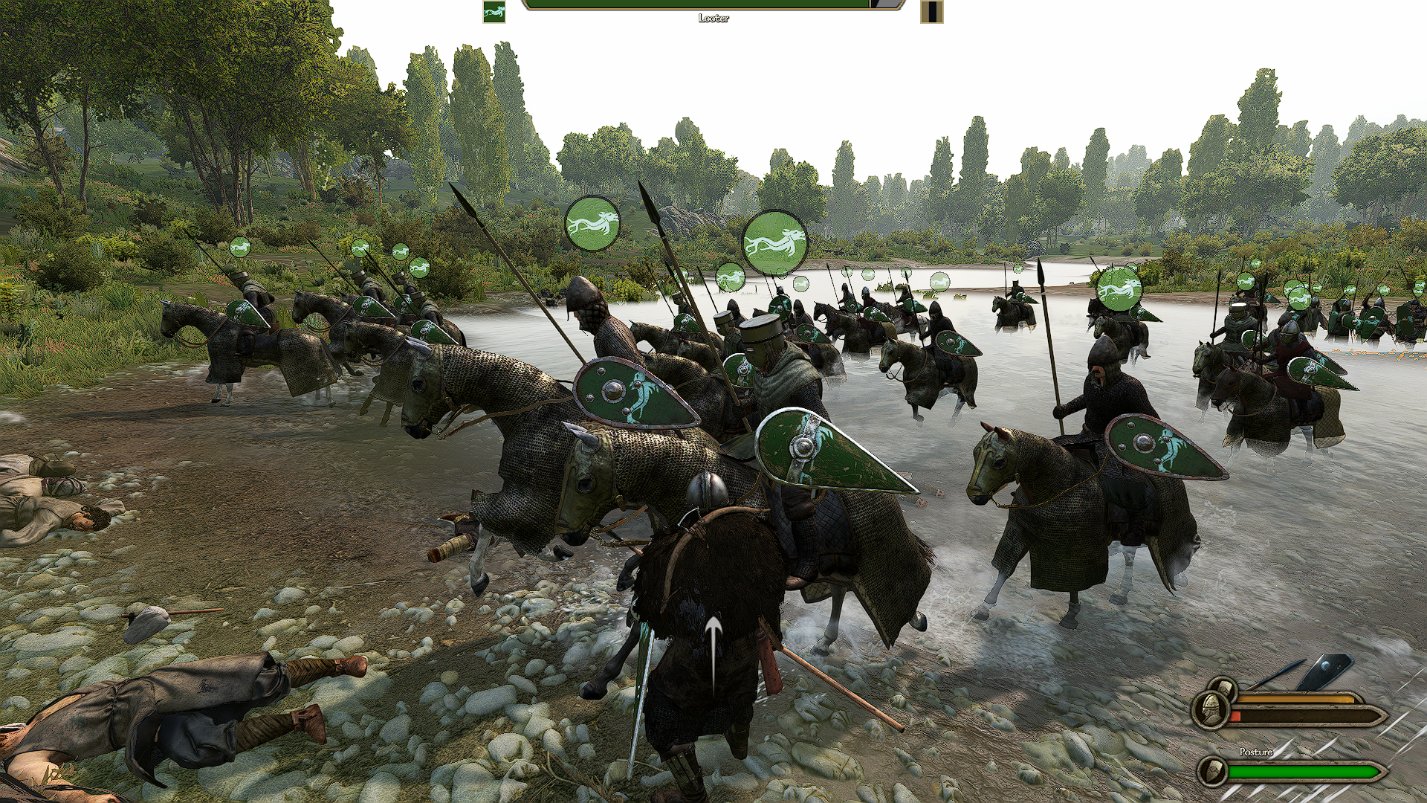
Task: Click the shield icon next to the Posture bar
Action: pos(1211,773)
